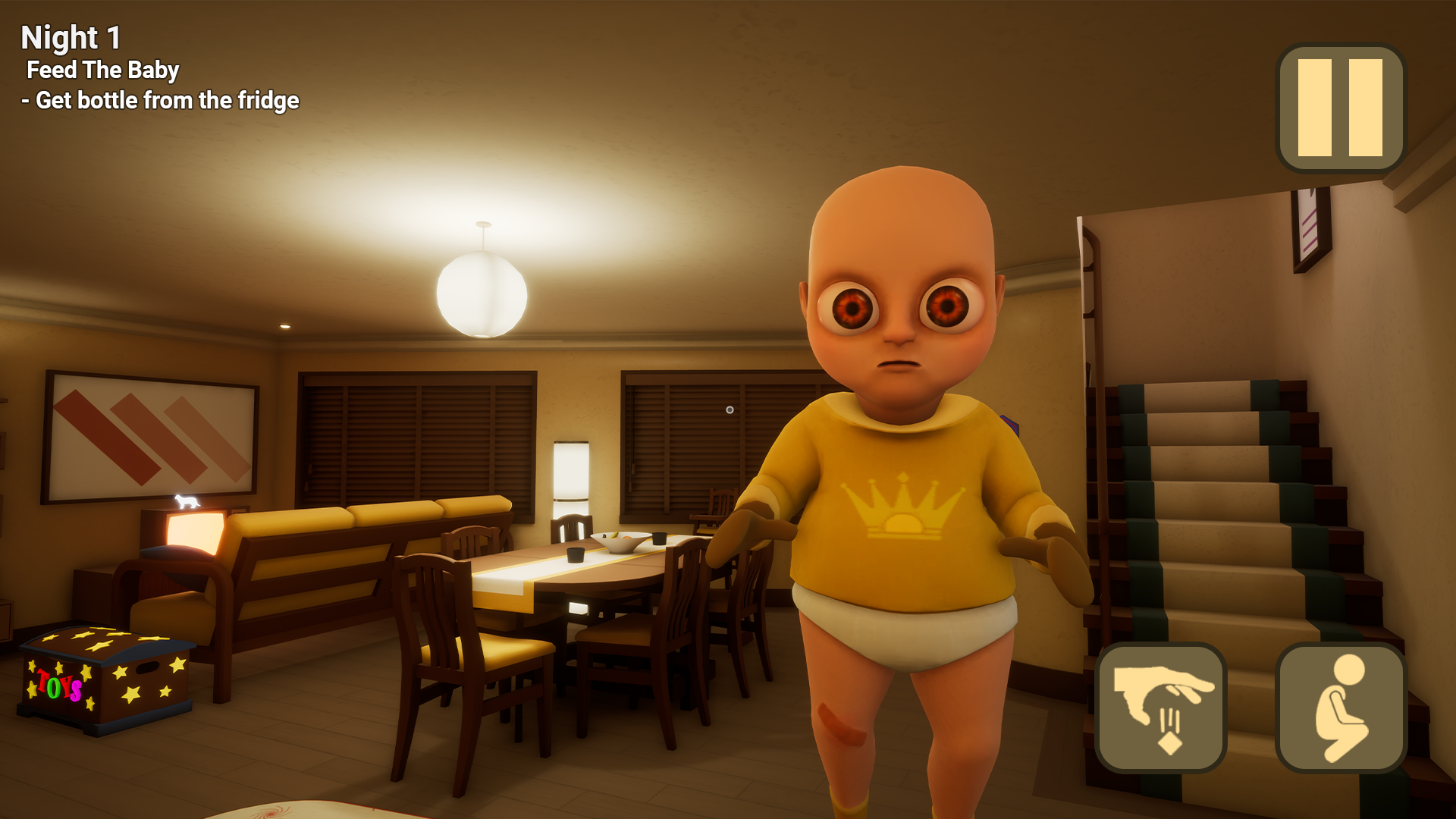
Task: Select the 'Get bottle from the fridge' task
Action: point(162,99)
